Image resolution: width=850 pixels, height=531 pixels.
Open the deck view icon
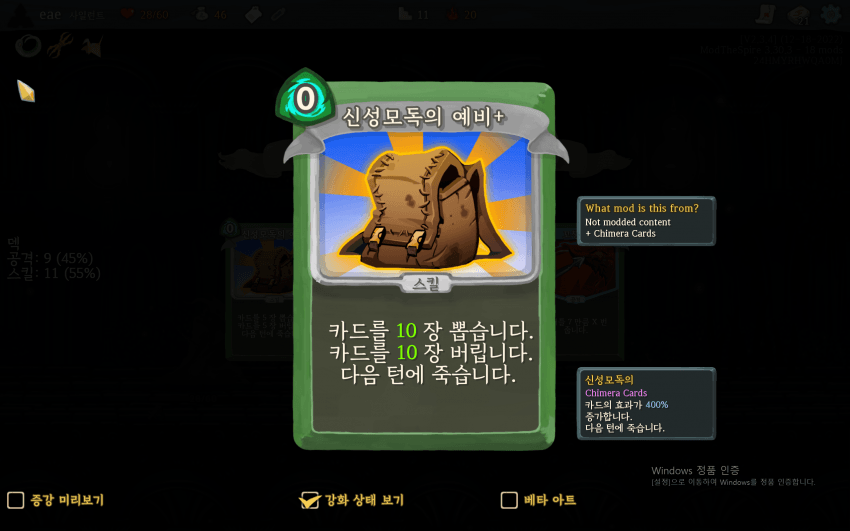(x=797, y=15)
